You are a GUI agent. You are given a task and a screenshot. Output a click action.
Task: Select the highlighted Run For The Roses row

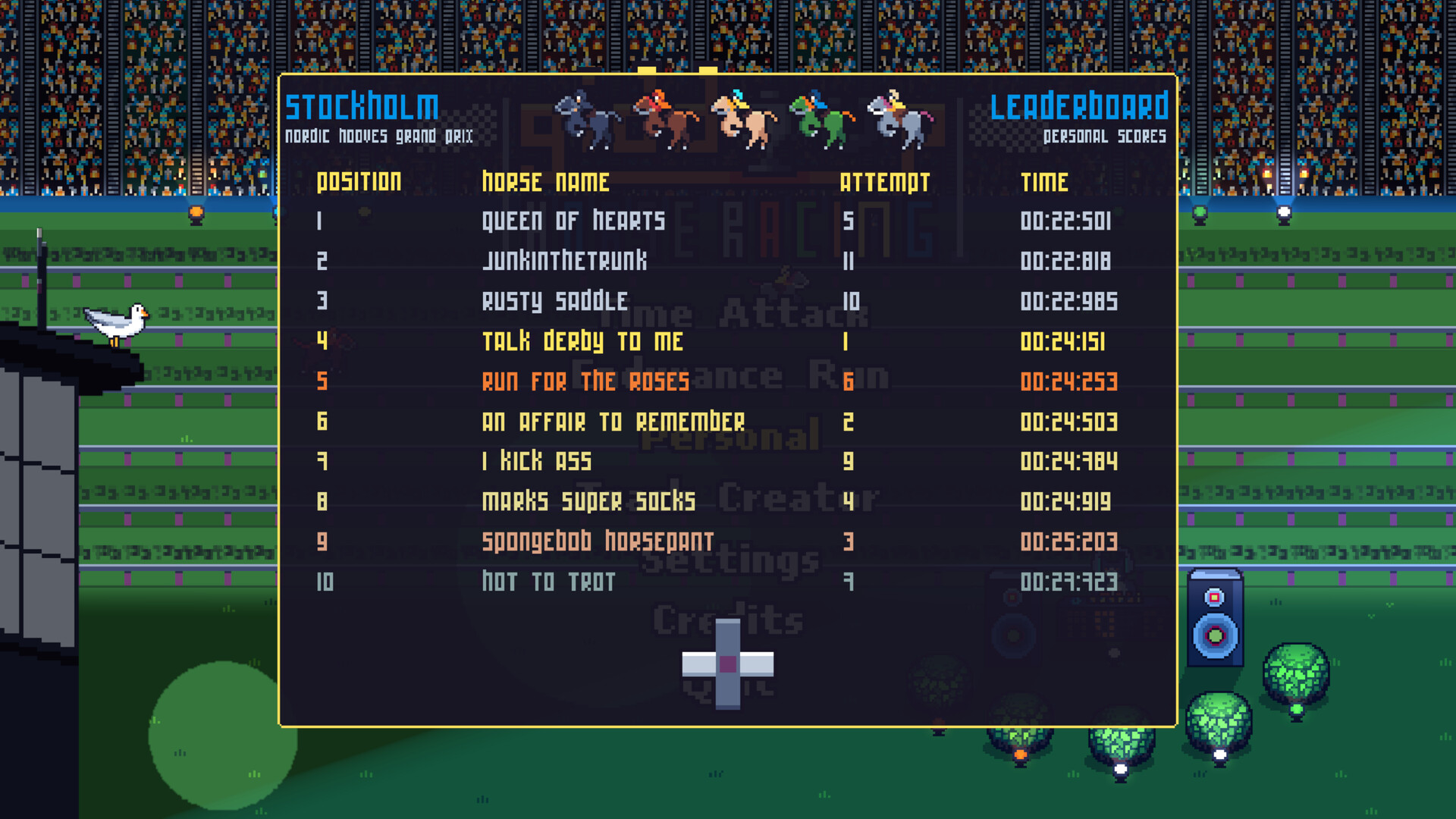click(x=585, y=381)
